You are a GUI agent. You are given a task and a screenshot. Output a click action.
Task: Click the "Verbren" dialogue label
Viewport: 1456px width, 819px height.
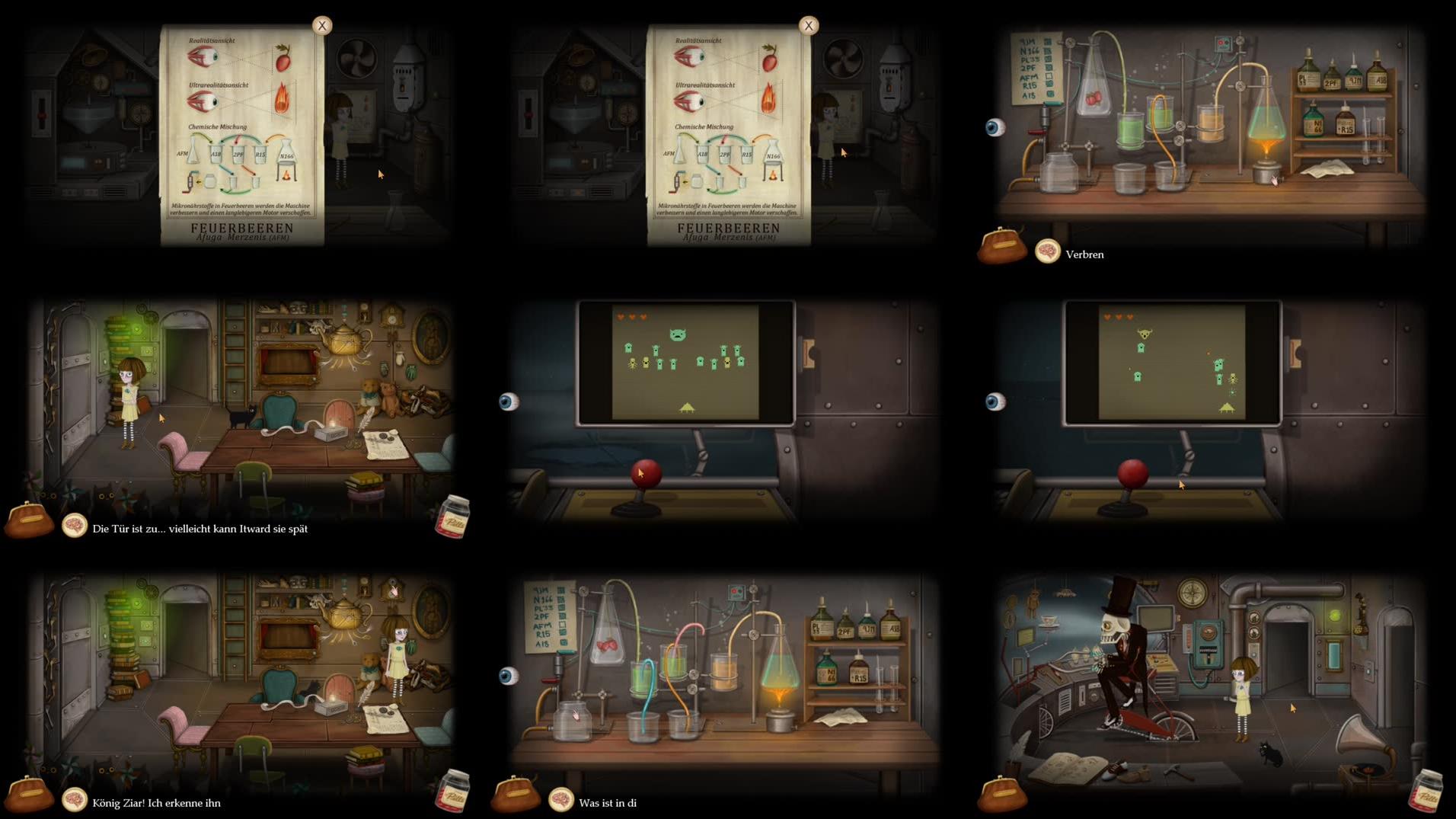[1084, 254]
